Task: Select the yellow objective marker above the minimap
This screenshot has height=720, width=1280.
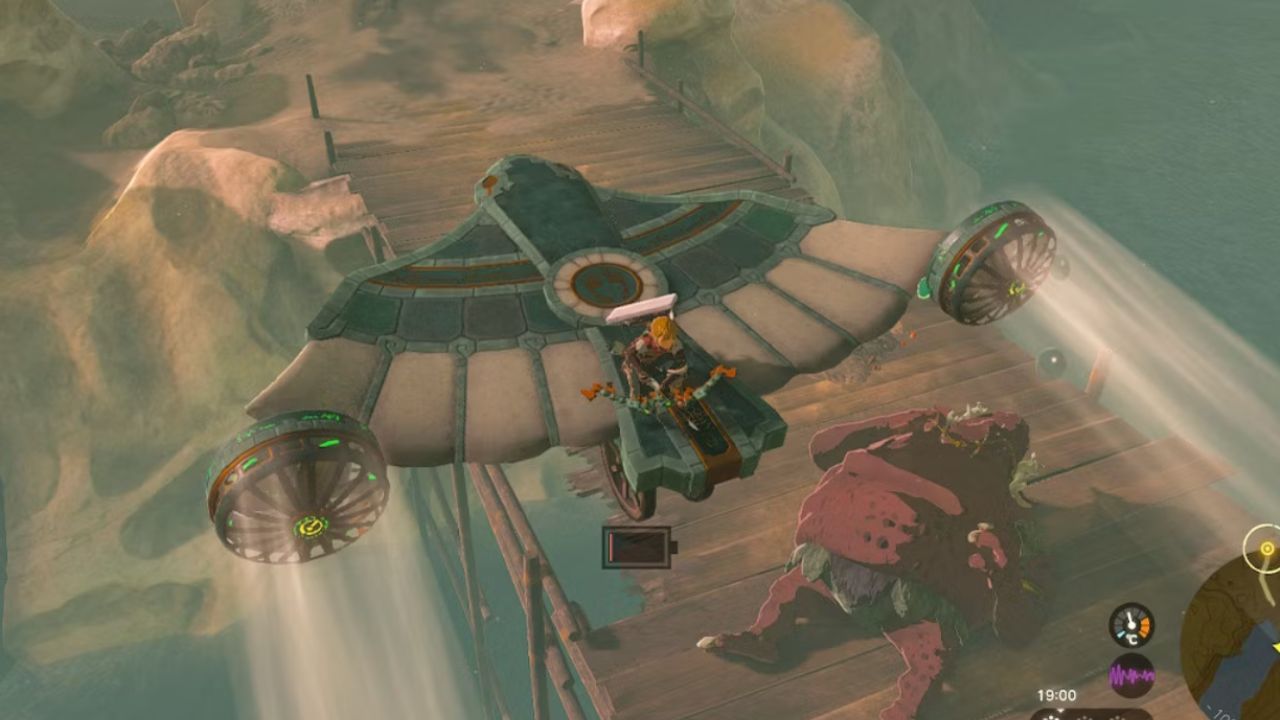Action: coord(1267,548)
